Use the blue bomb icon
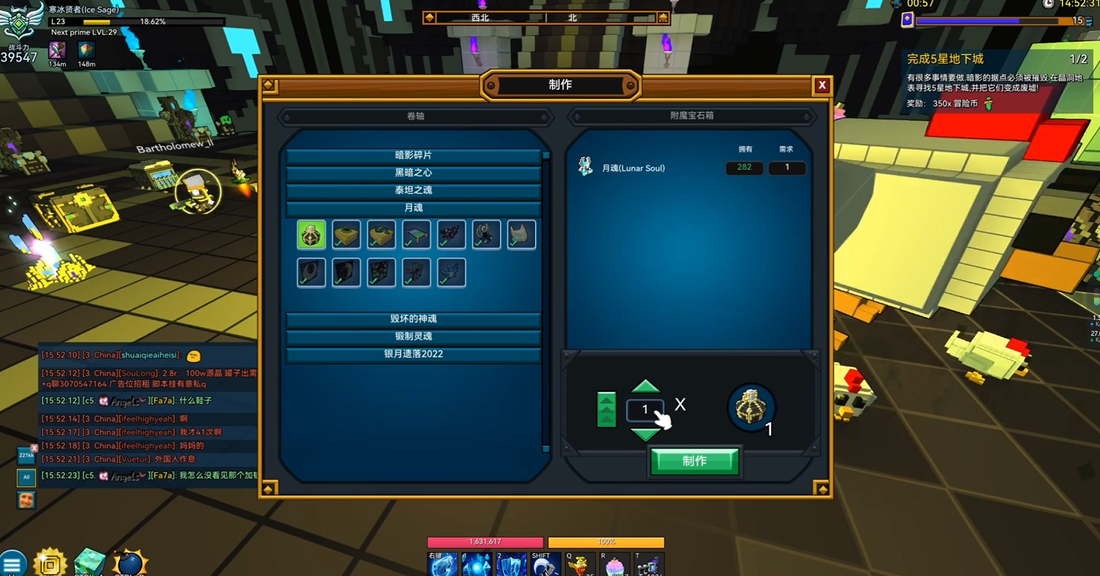The height and width of the screenshot is (576, 1100). pyautogui.click(x=129, y=563)
